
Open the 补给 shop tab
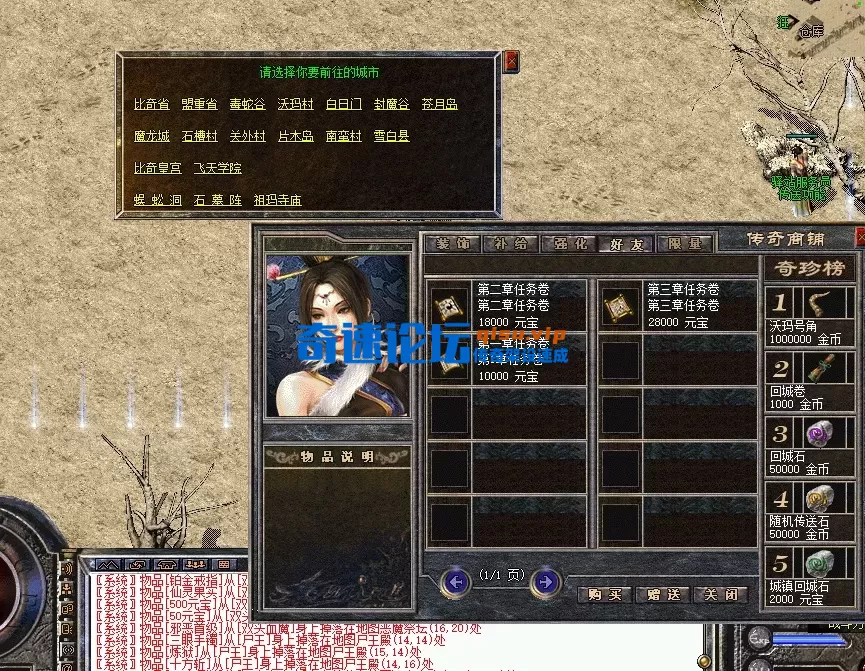[x=510, y=243]
